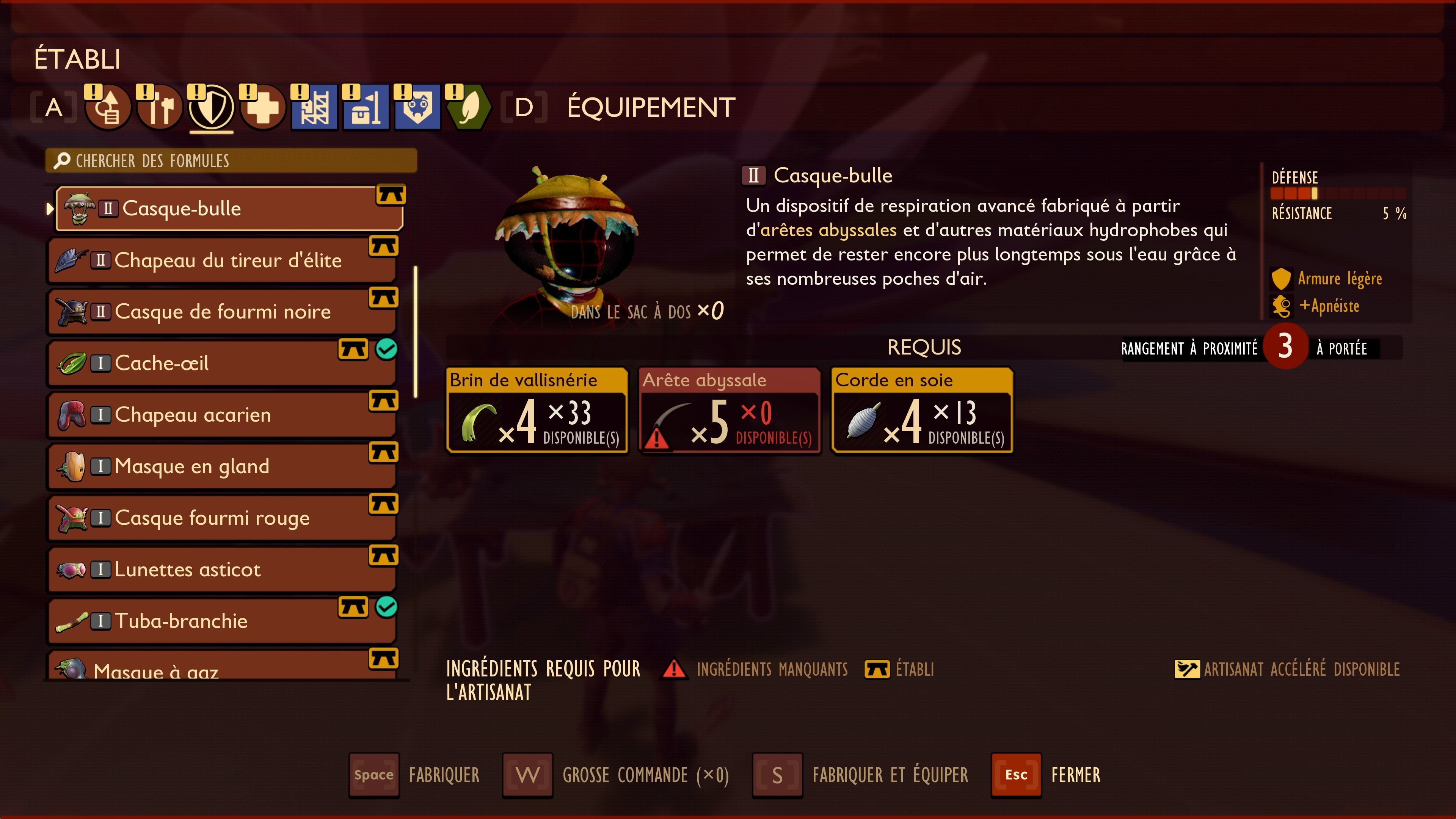
Task: Open the crossed tools category tab
Action: coord(160,107)
